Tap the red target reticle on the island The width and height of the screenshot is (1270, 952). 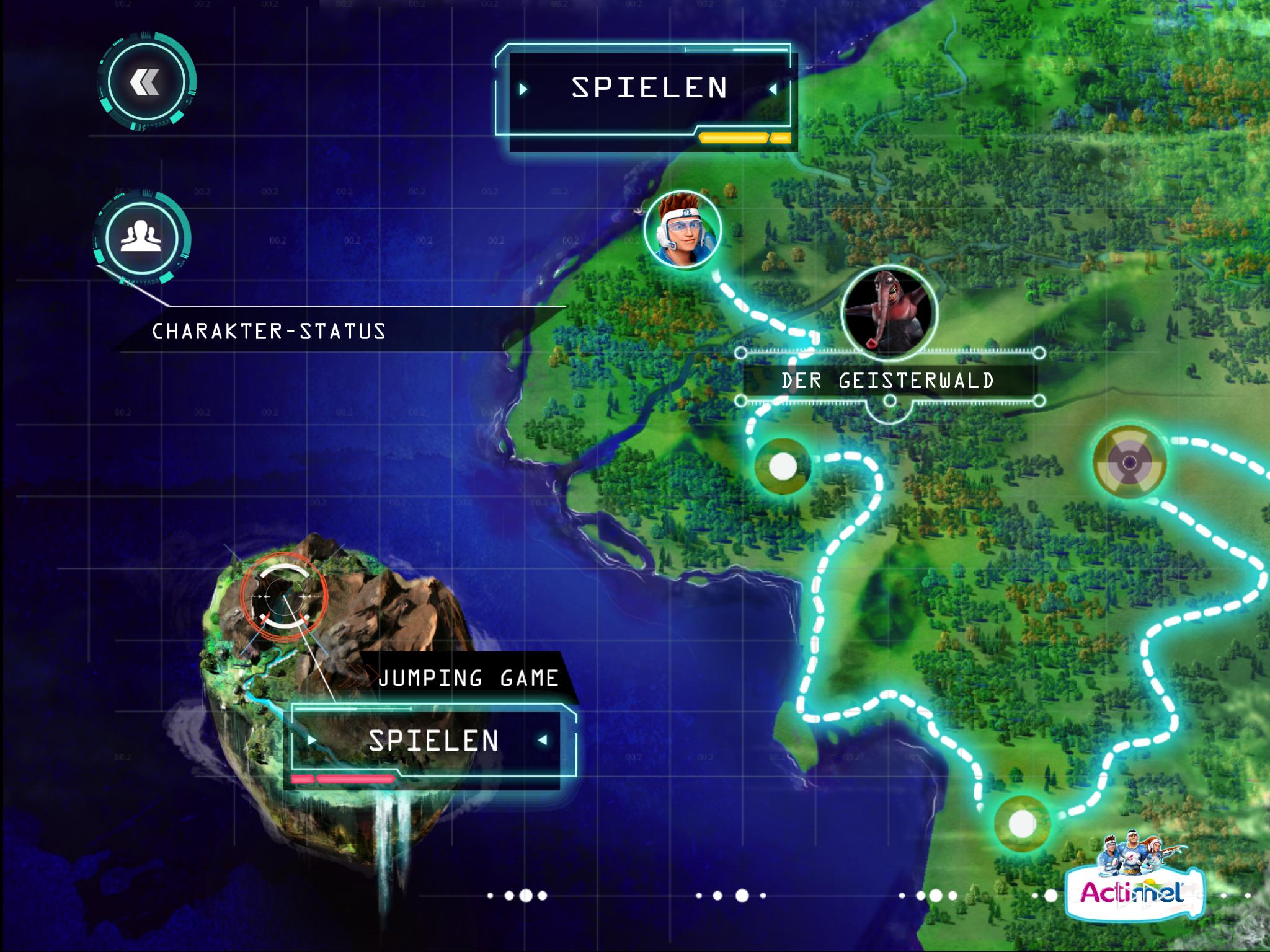pyautogui.click(x=283, y=596)
